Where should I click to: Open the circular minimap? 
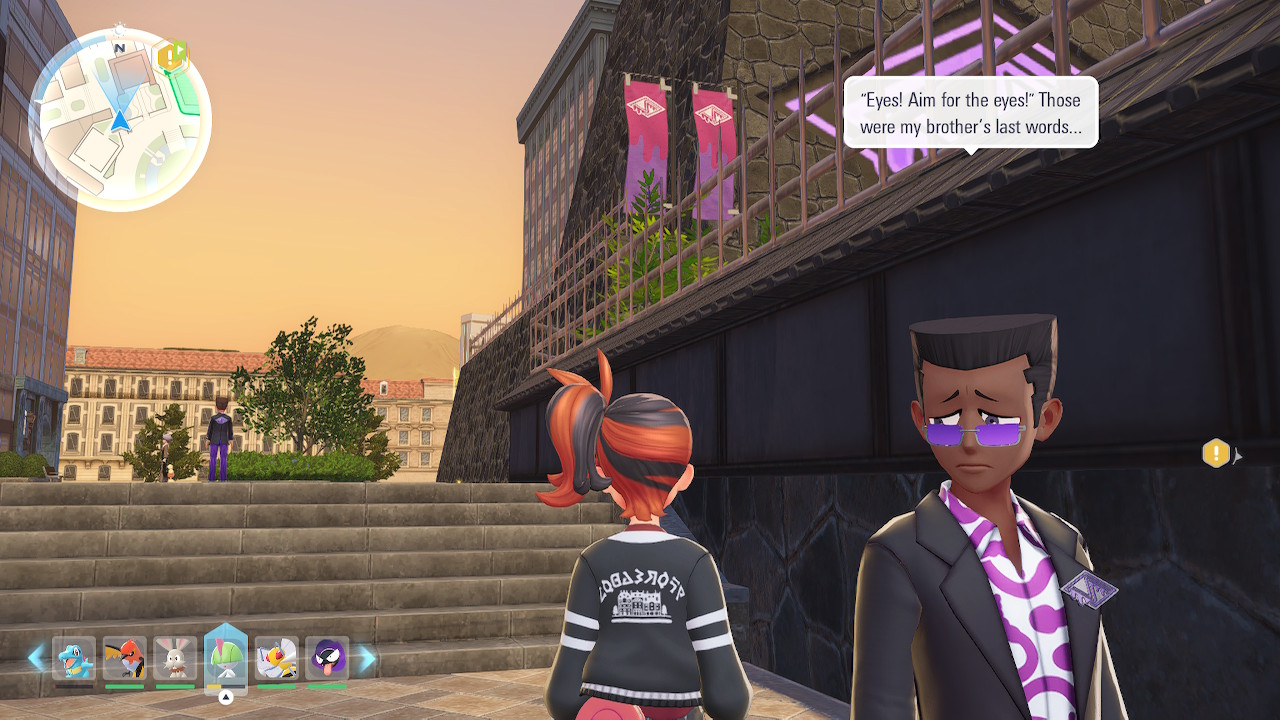pos(120,120)
